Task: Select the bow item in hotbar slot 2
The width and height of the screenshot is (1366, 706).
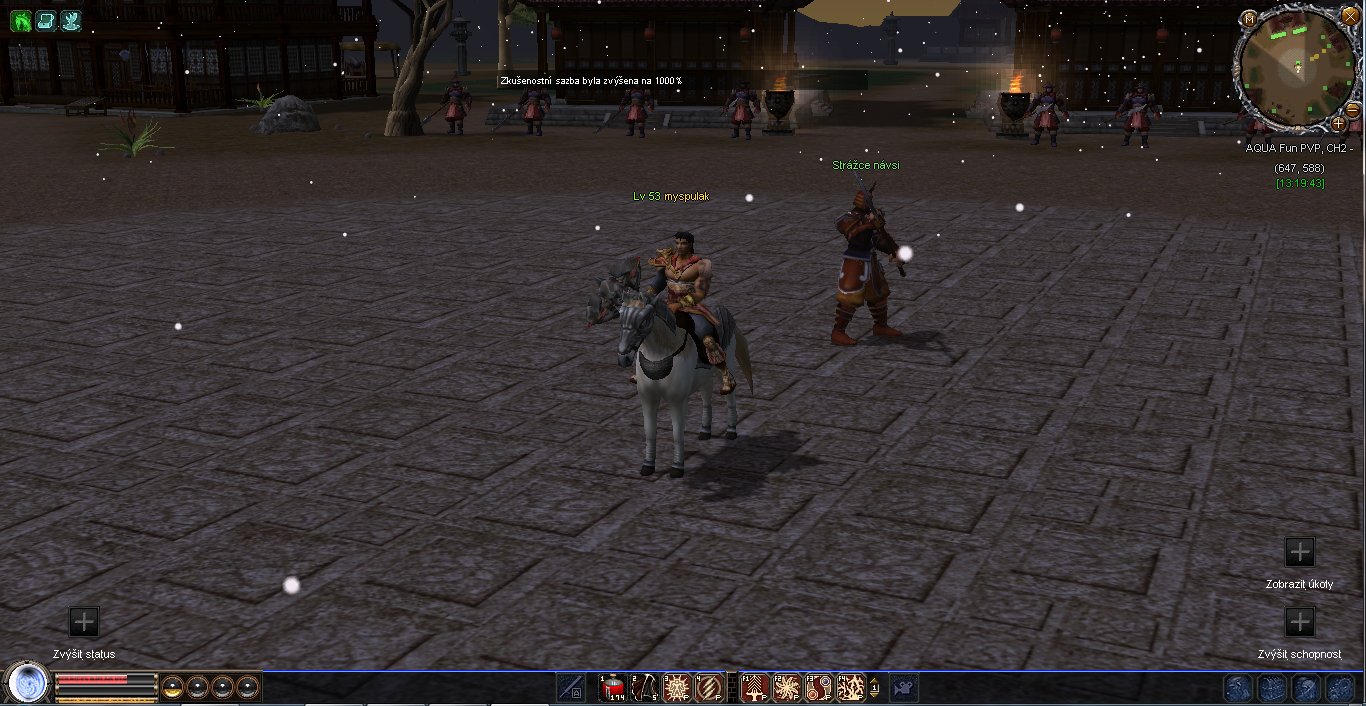Action: 645,688
